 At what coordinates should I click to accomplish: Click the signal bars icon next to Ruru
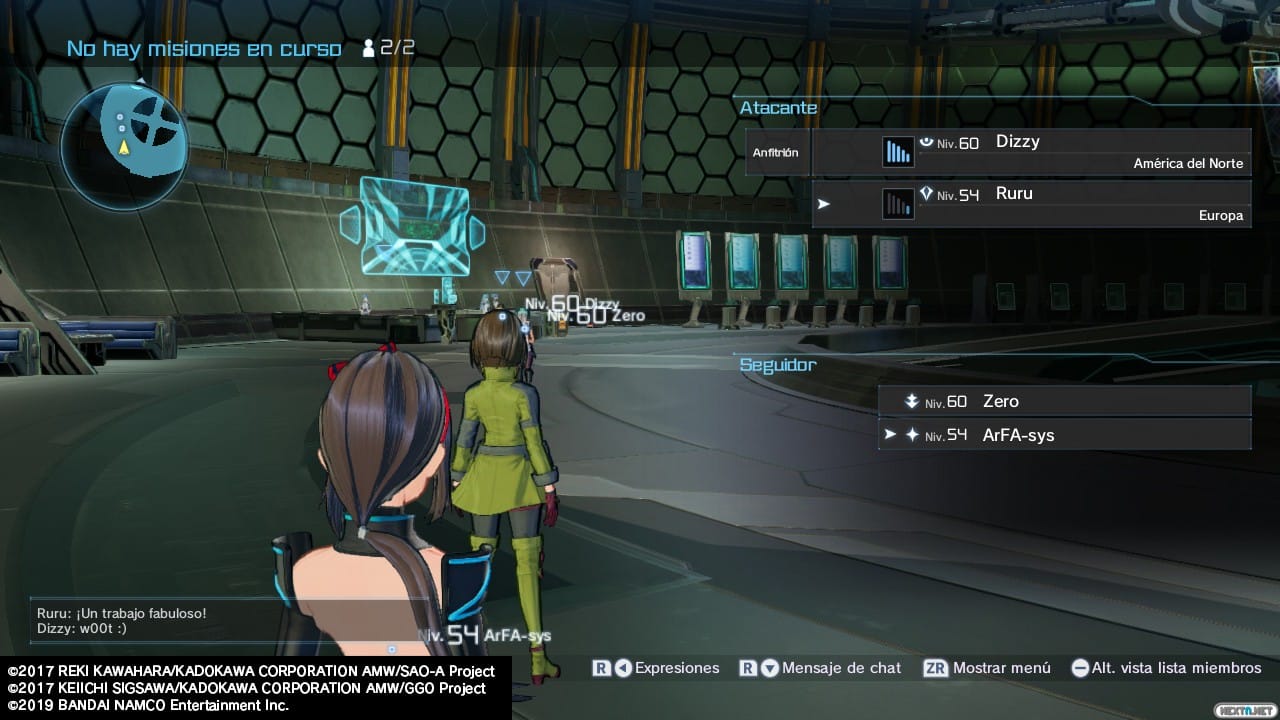(x=897, y=202)
